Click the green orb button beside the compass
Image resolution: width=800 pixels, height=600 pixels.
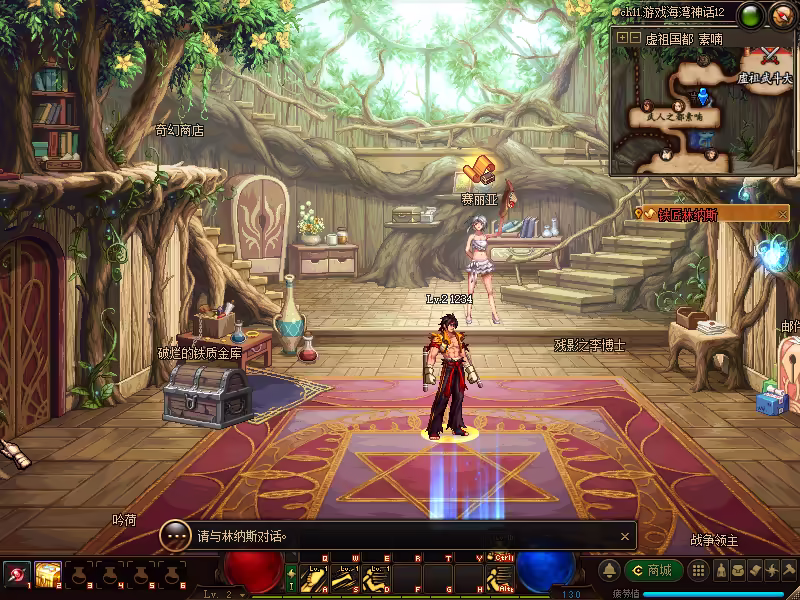pyautogui.click(x=752, y=15)
